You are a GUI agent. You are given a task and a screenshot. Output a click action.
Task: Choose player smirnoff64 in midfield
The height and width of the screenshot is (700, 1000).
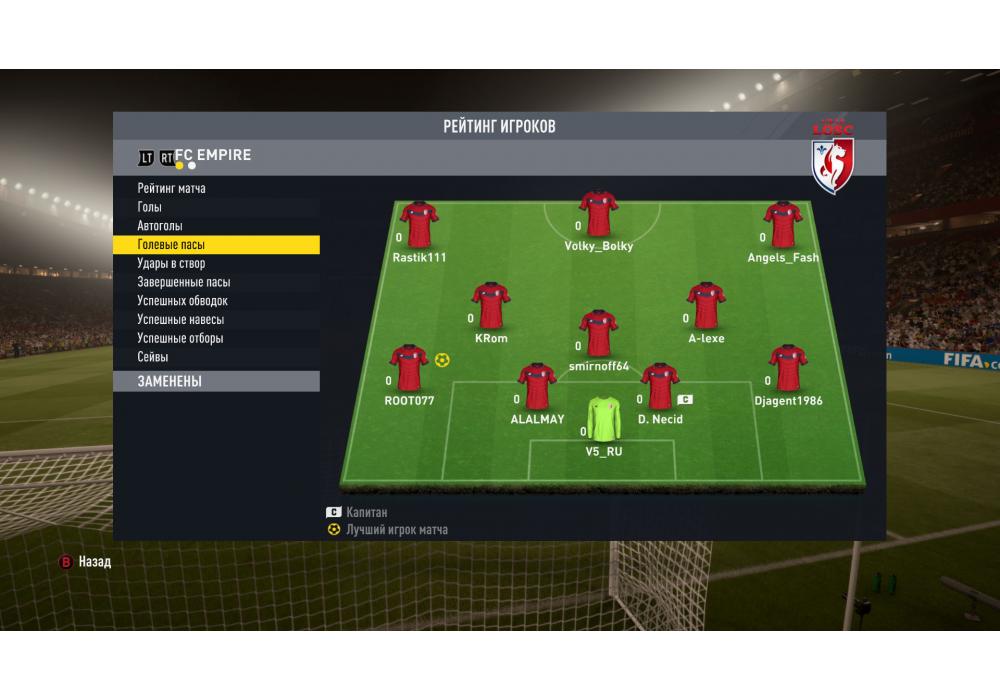click(599, 333)
